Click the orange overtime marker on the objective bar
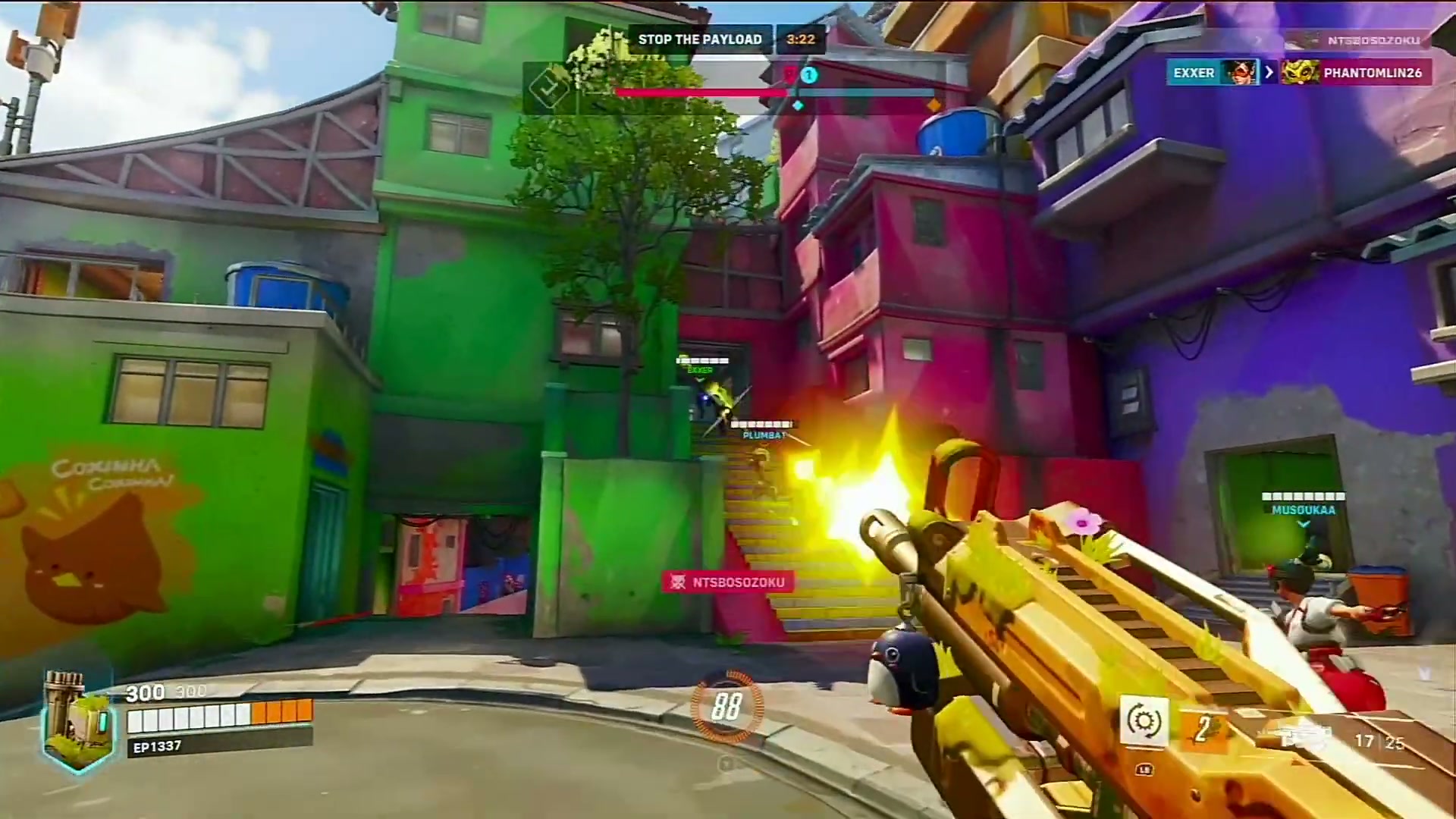Image resolution: width=1456 pixels, height=819 pixels. (x=934, y=104)
